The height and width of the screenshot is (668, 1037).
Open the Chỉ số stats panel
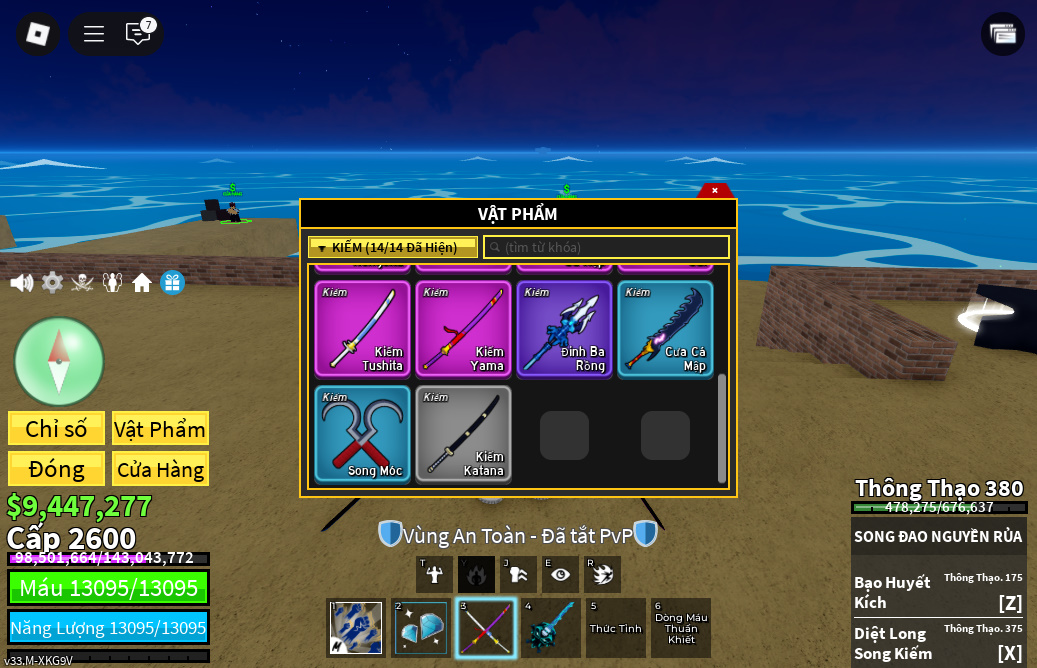[56, 429]
